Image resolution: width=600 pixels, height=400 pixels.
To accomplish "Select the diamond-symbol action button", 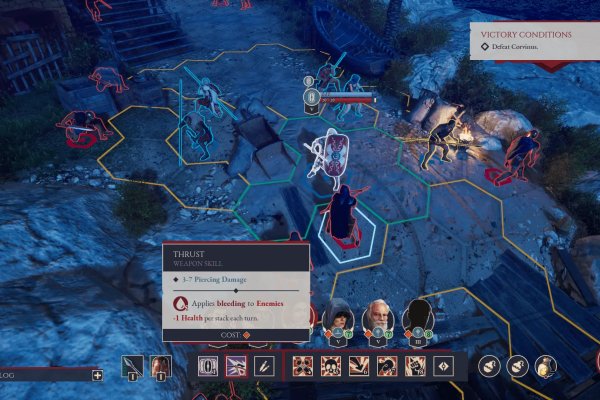I will pos(442,366).
